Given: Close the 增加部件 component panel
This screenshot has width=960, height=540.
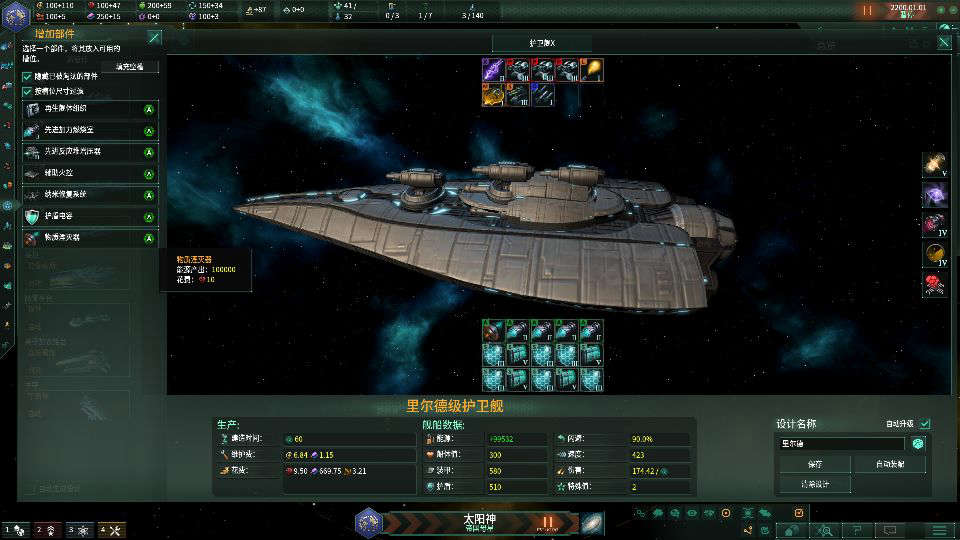Looking at the screenshot, I should point(154,37).
